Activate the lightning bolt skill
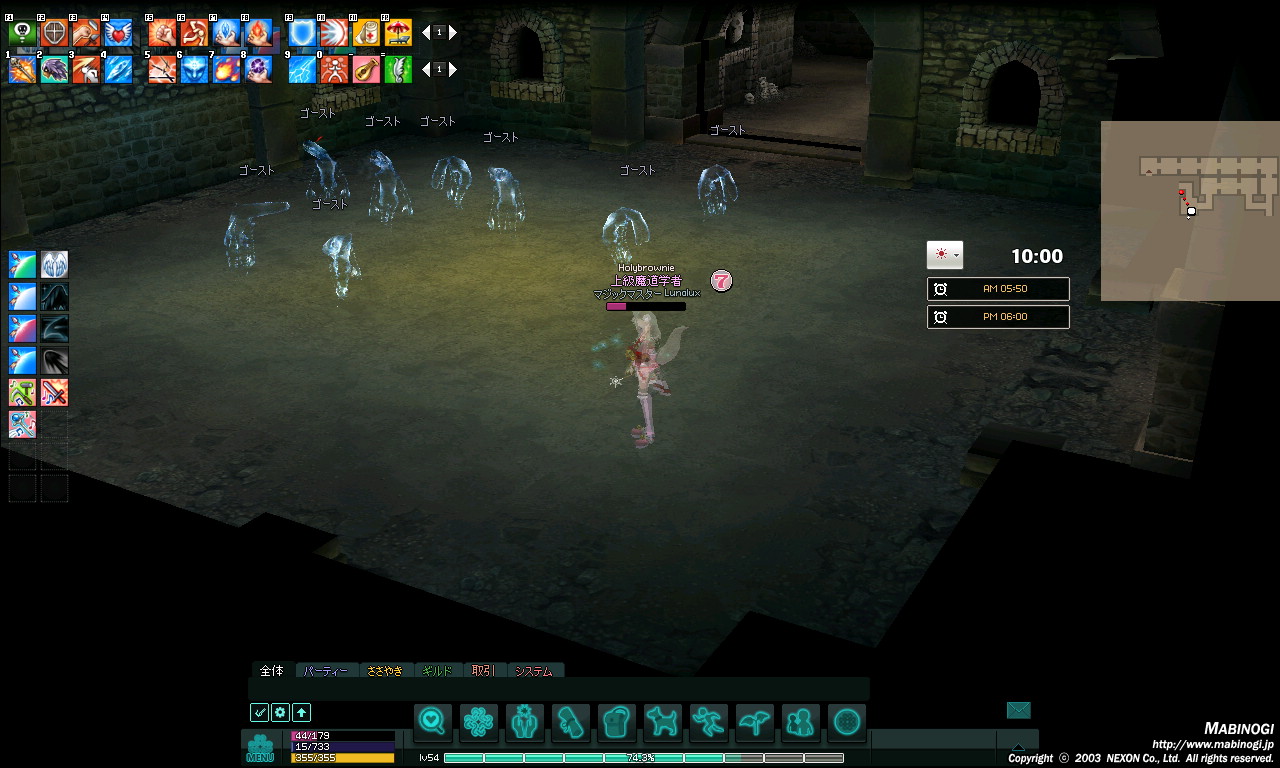Screen dimensions: 1280x768 [x=302, y=69]
